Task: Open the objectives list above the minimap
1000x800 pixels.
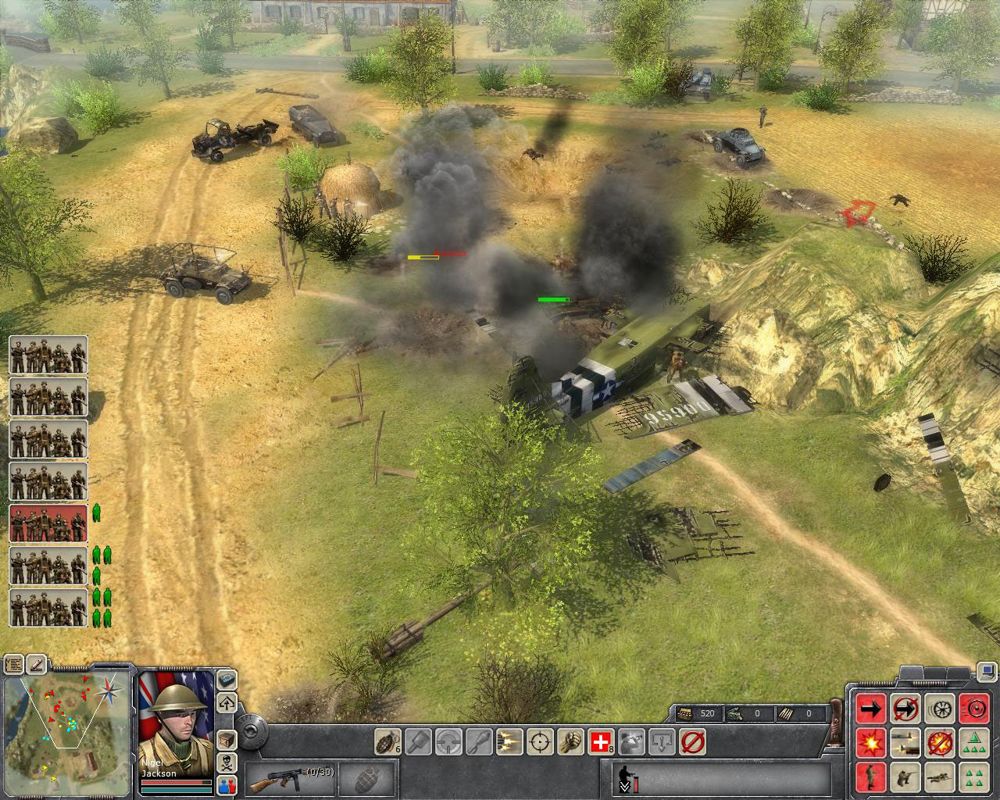Action: [14, 663]
